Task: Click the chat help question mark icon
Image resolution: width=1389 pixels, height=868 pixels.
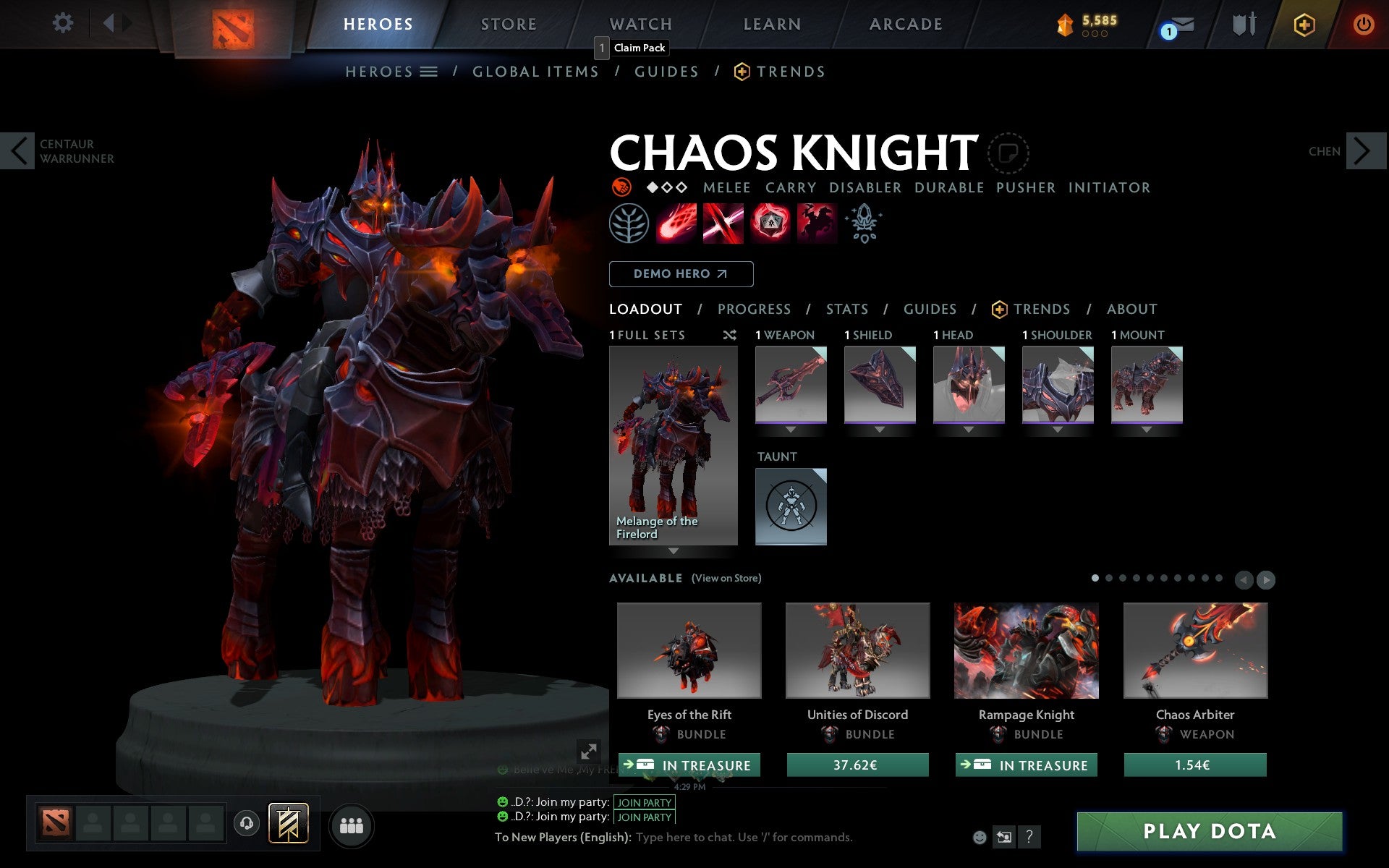Action: 1030,838
